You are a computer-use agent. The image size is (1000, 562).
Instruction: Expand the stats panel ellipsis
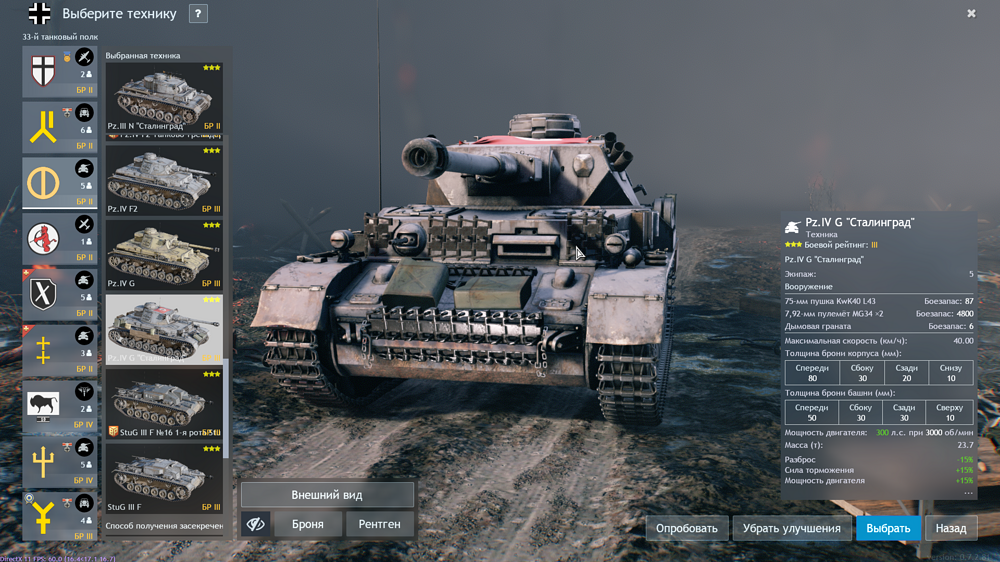click(967, 493)
